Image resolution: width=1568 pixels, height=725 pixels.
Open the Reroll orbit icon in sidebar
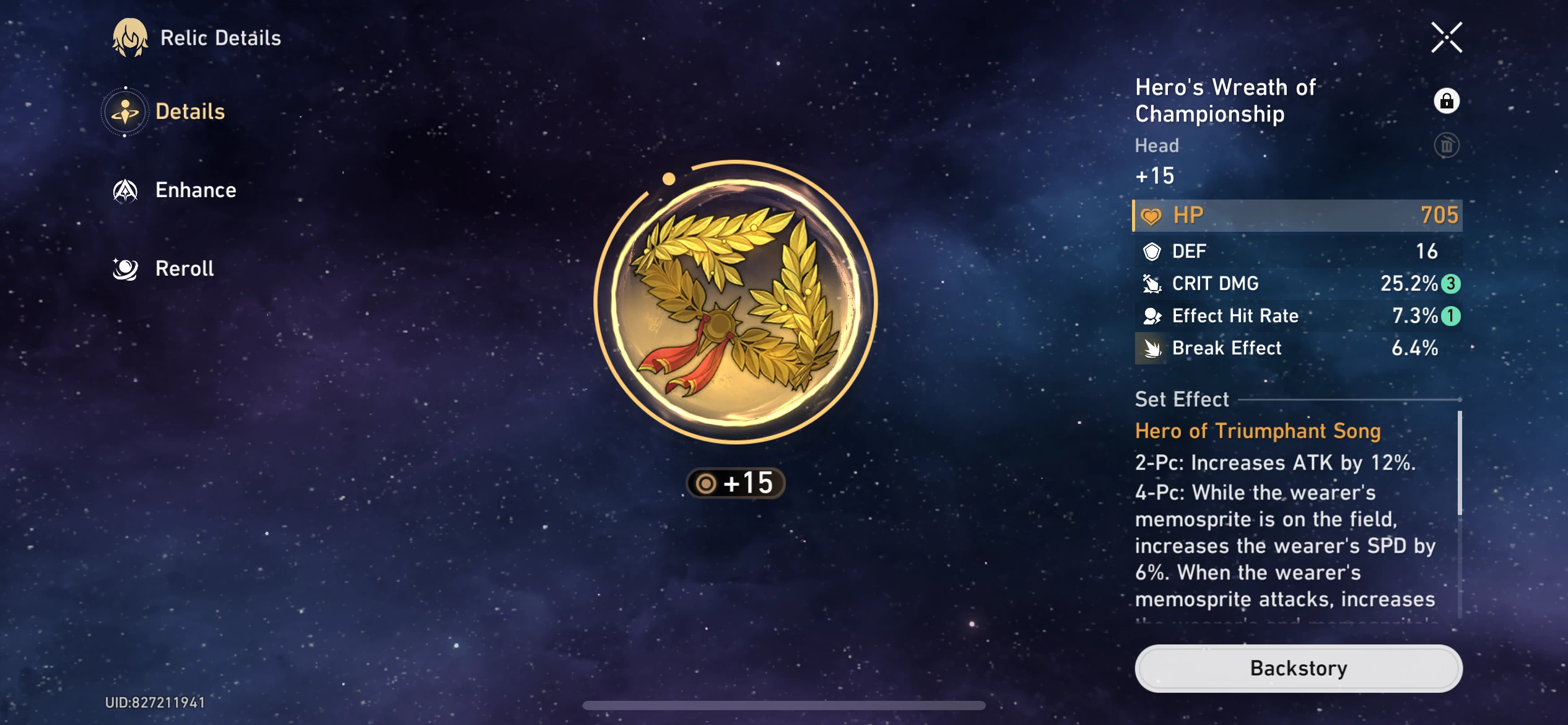coord(126,268)
